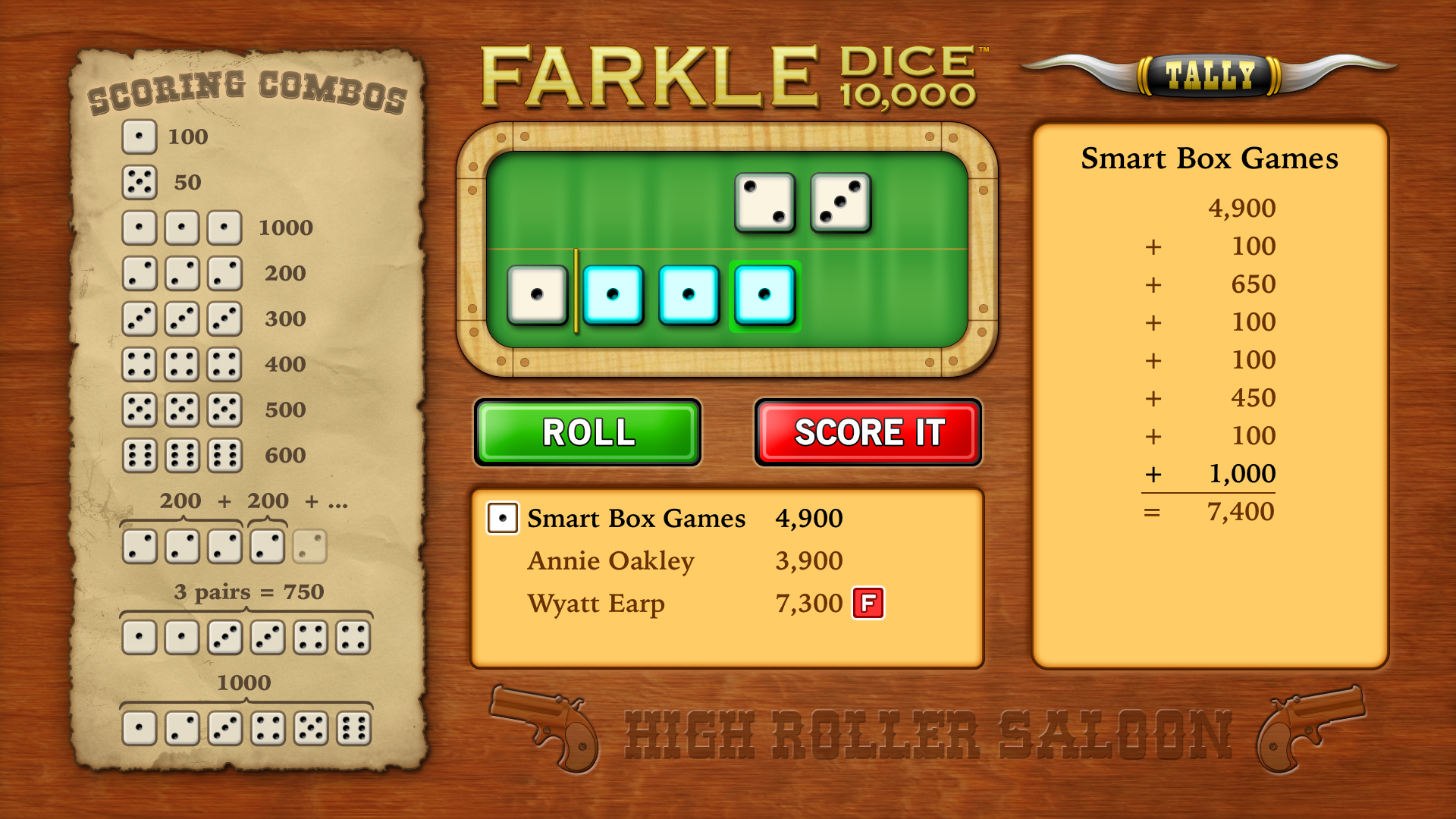Deselect the leftmost banked one die
The width and height of the screenshot is (1456, 819).
pyautogui.click(x=538, y=296)
